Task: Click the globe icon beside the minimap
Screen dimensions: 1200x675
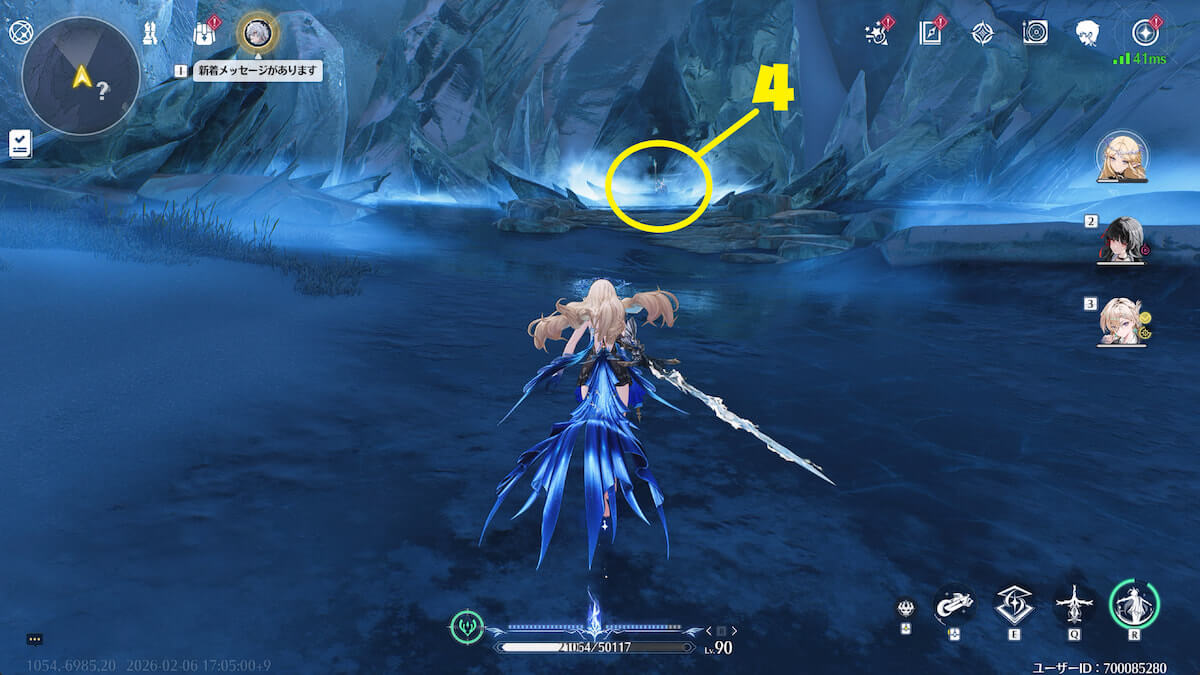Action: 21,32
